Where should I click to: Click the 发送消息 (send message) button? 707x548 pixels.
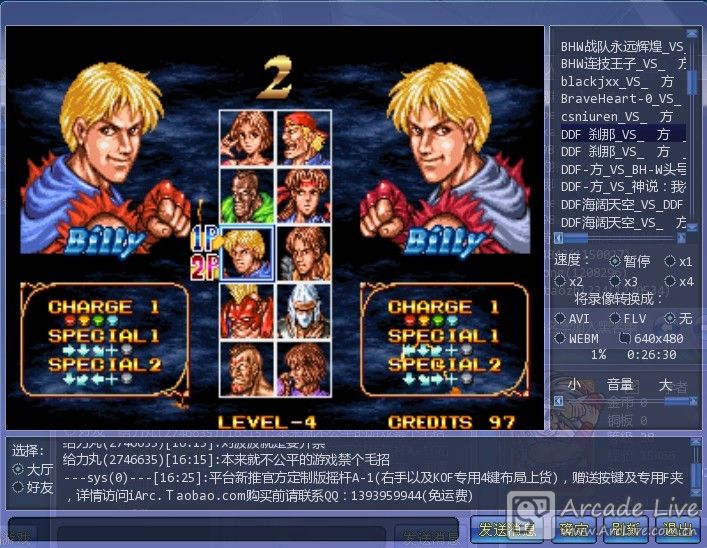point(507,530)
